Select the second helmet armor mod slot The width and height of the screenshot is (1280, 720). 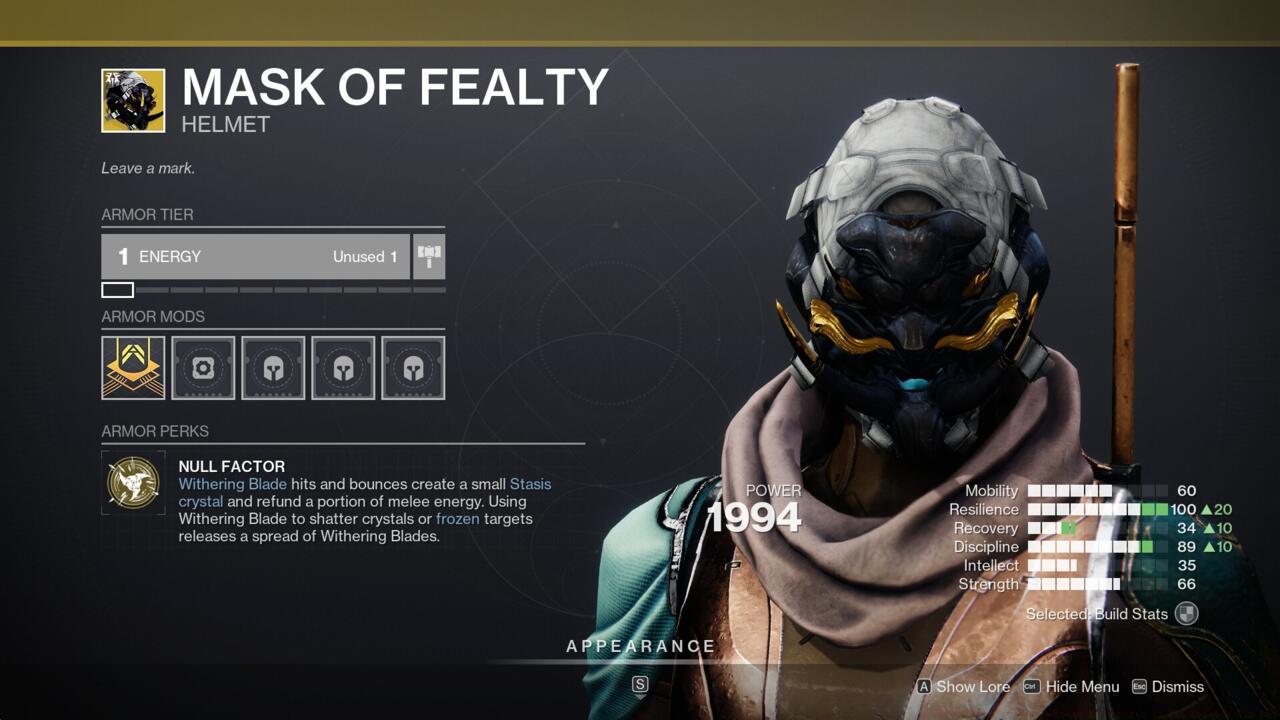(273, 367)
